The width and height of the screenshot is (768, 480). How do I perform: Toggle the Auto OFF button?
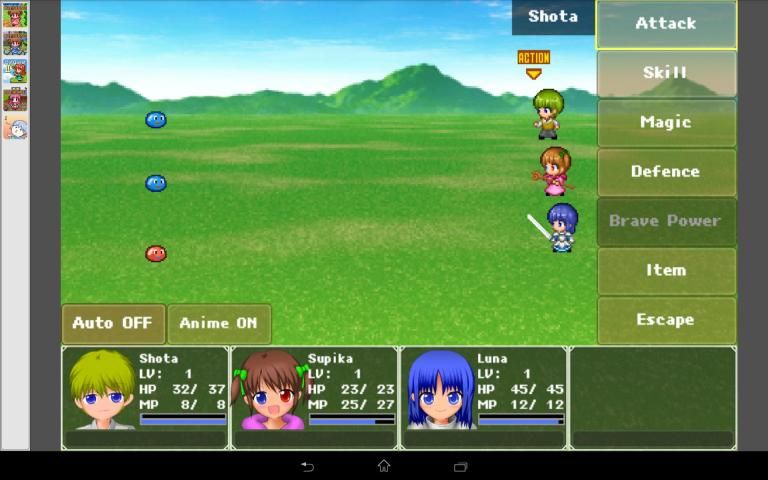[x=113, y=323]
